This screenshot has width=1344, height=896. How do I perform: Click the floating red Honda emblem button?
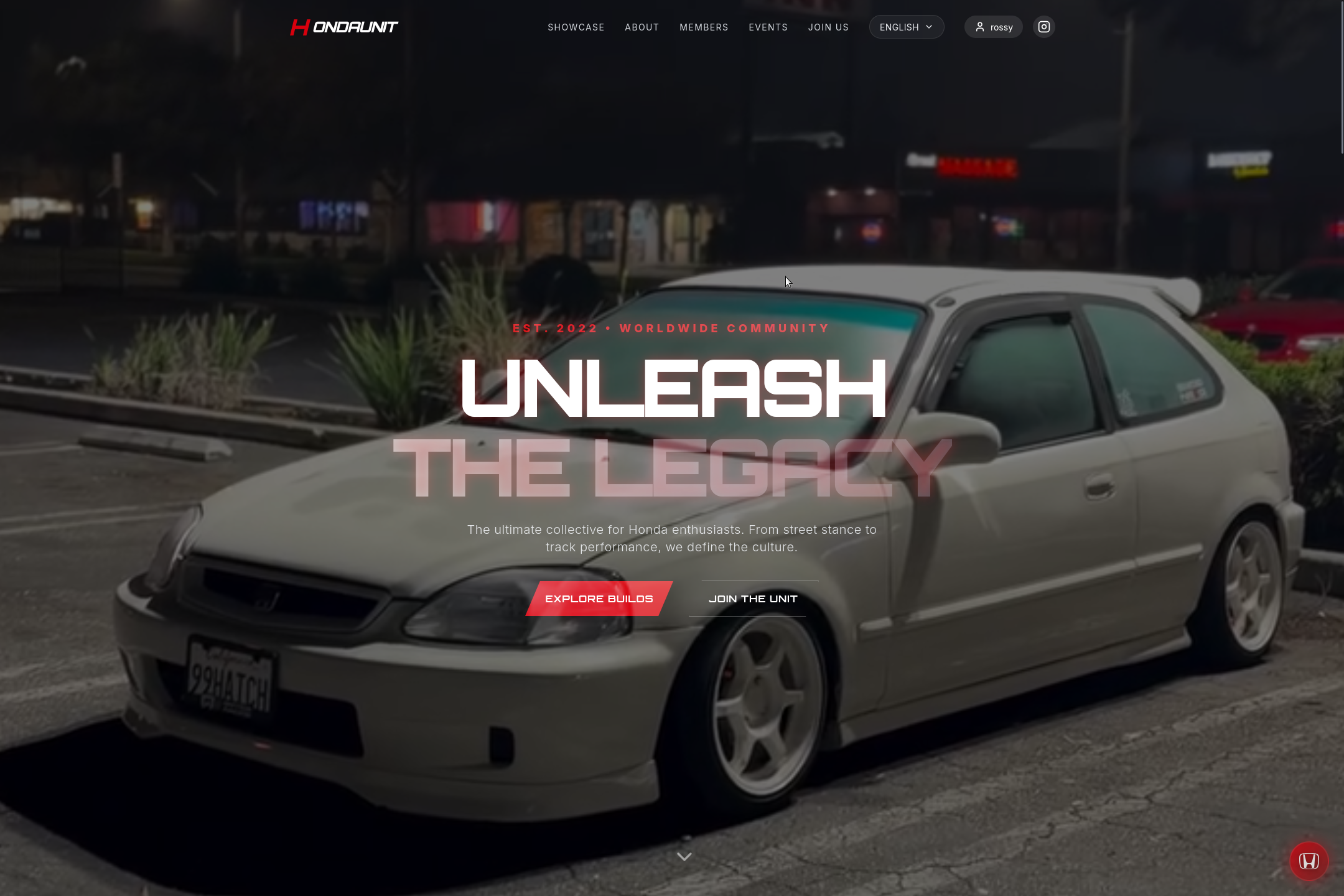pyautogui.click(x=1309, y=861)
